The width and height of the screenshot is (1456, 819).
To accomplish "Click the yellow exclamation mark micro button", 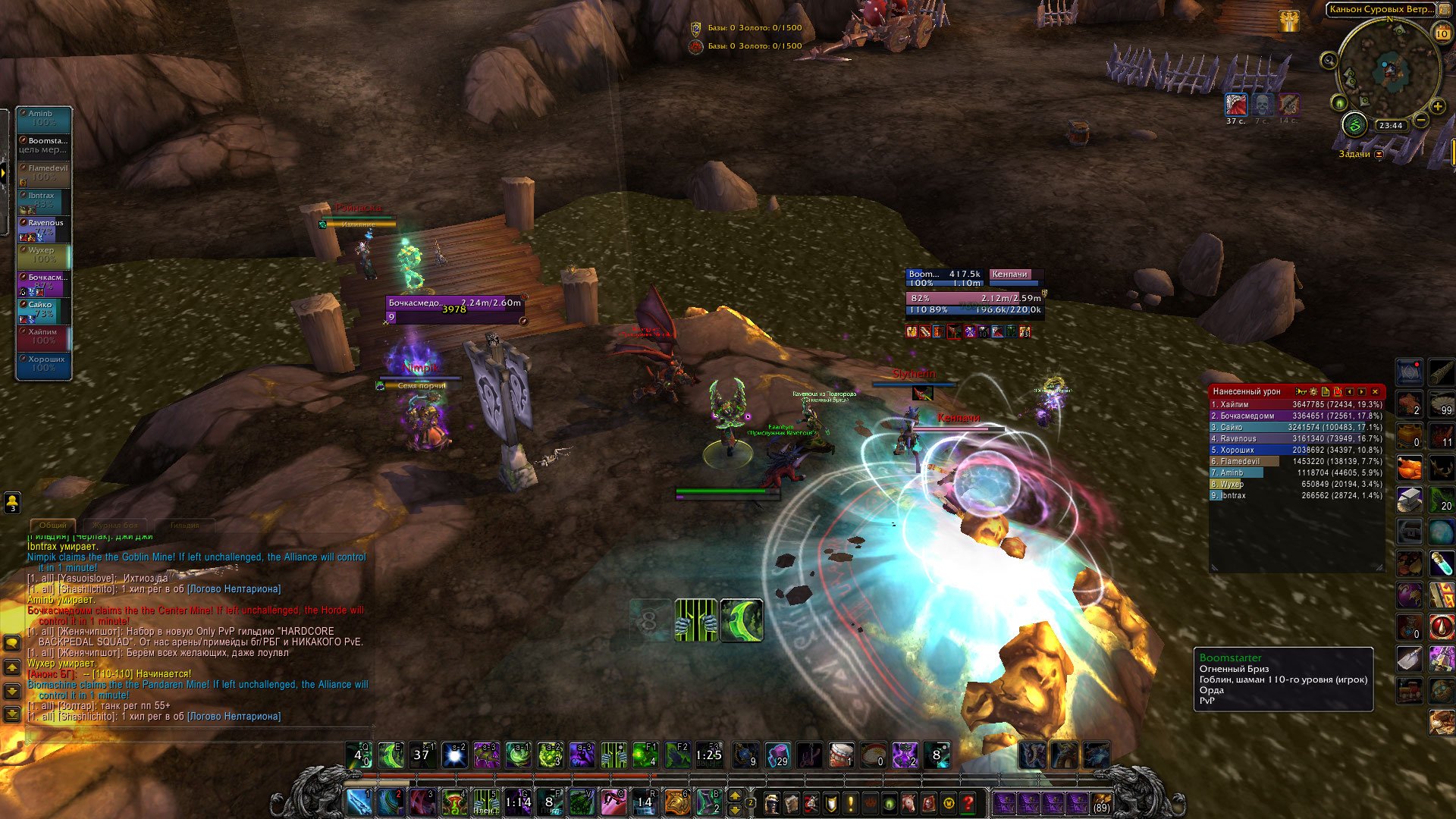I will [850, 802].
